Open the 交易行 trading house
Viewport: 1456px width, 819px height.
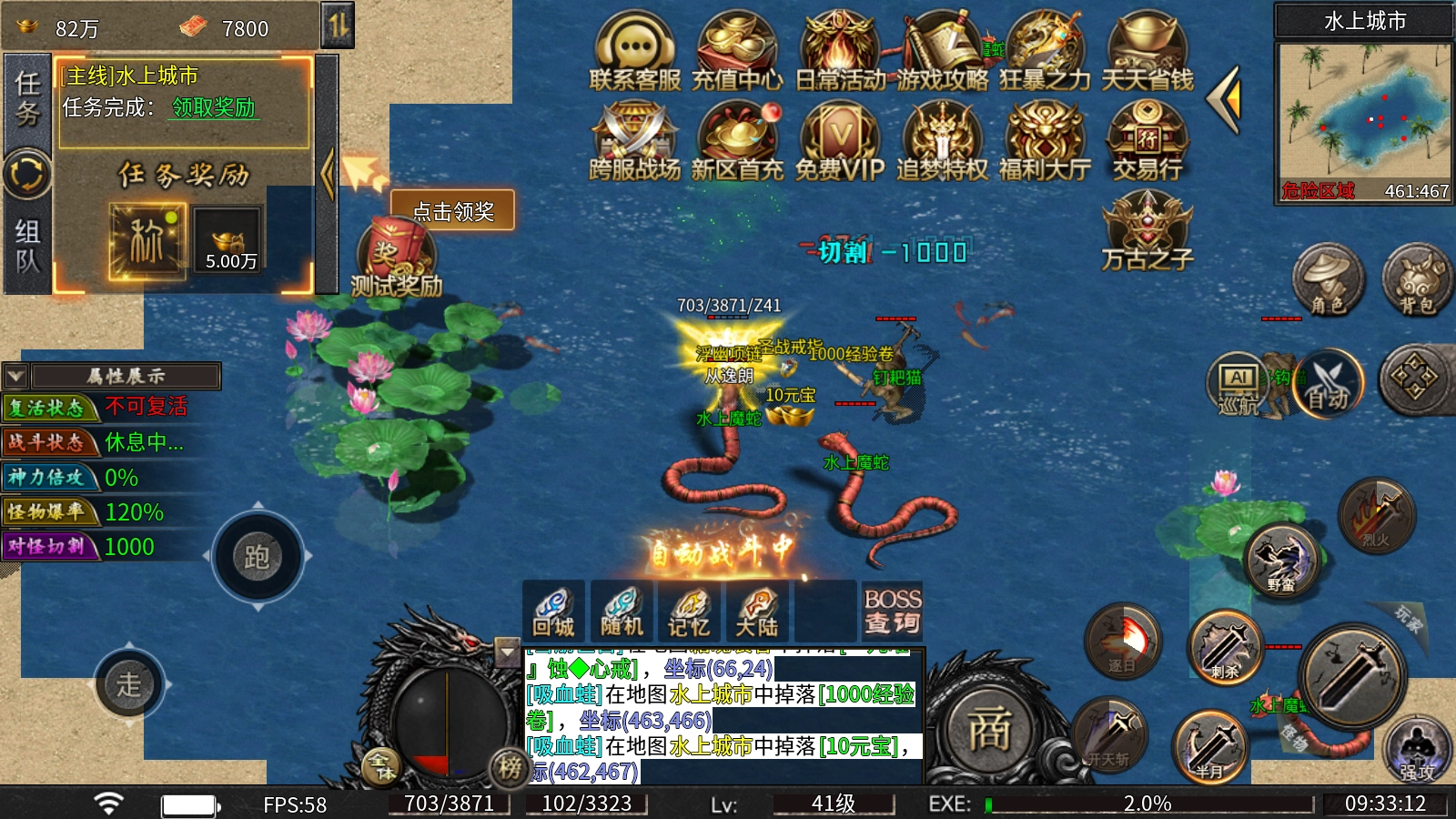click(1147, 141)
